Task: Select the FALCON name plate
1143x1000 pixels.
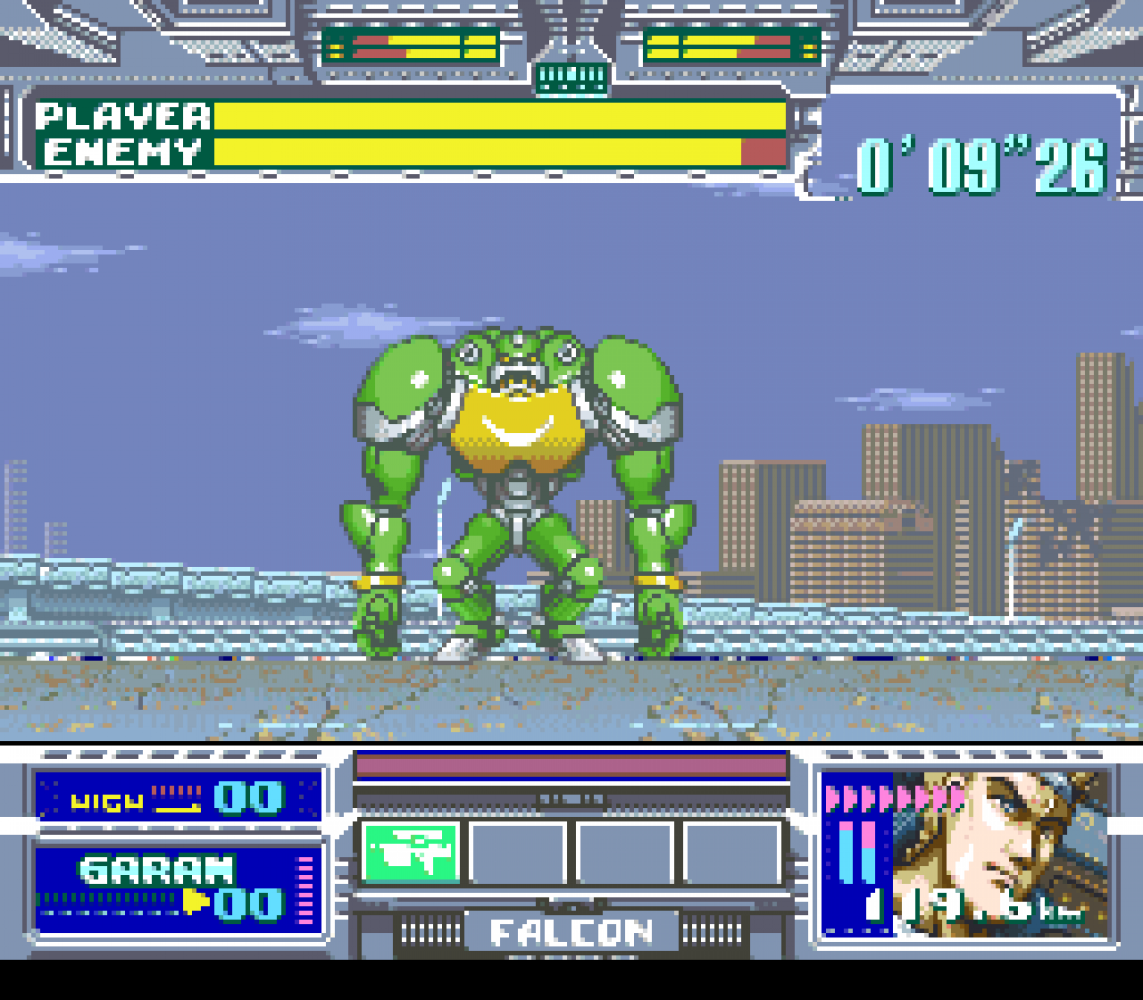Action: click(x=572, y=932)
